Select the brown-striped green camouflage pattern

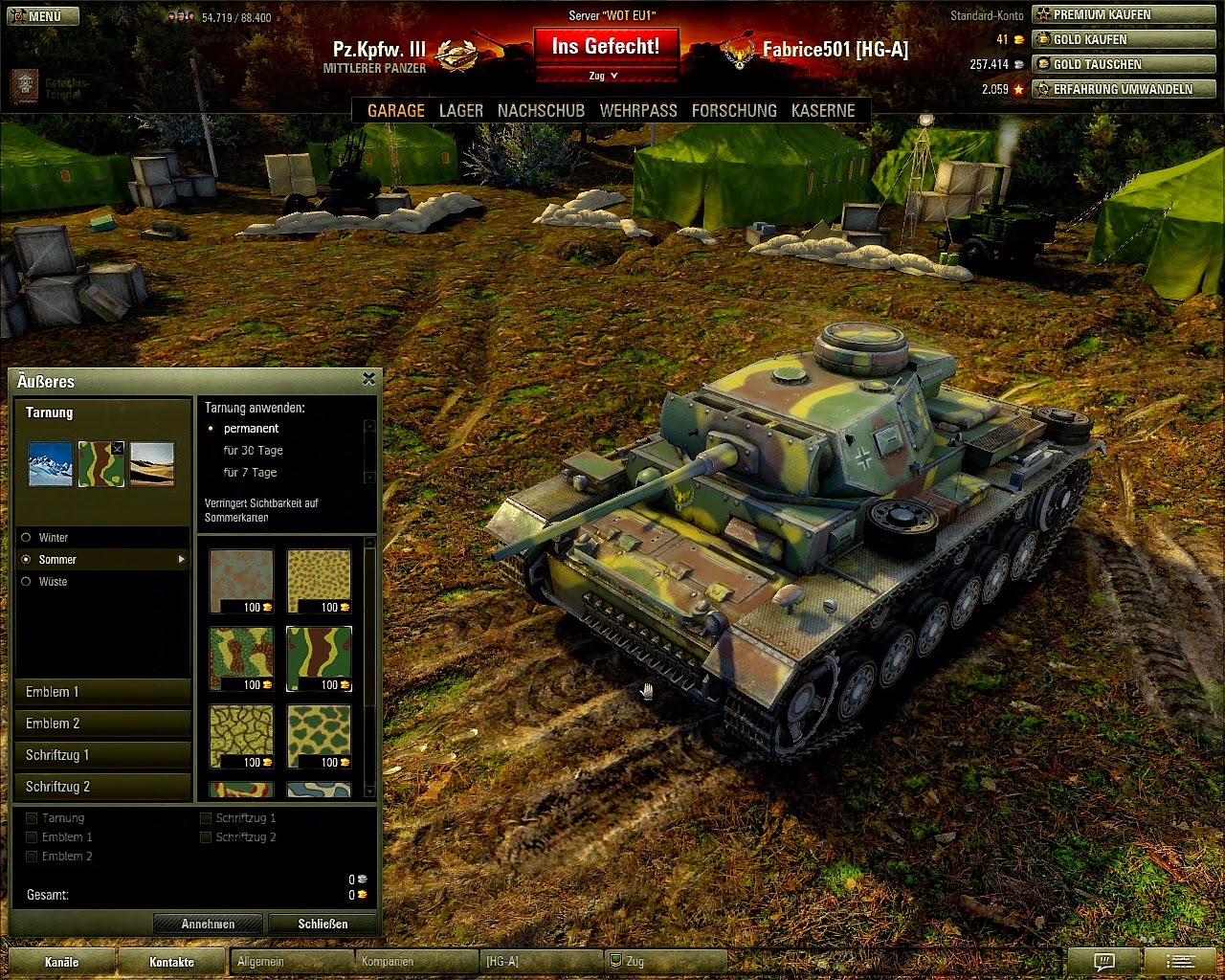pos(320,658)
